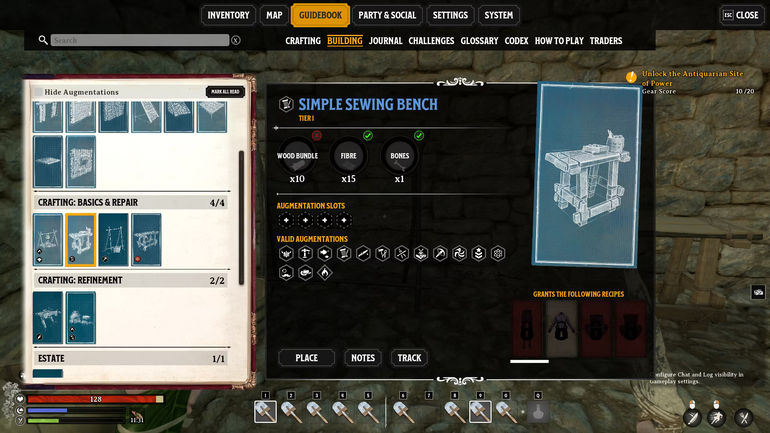This screenshot has height=433, width=770.
Task: Open the System menu
Action: 498,15
